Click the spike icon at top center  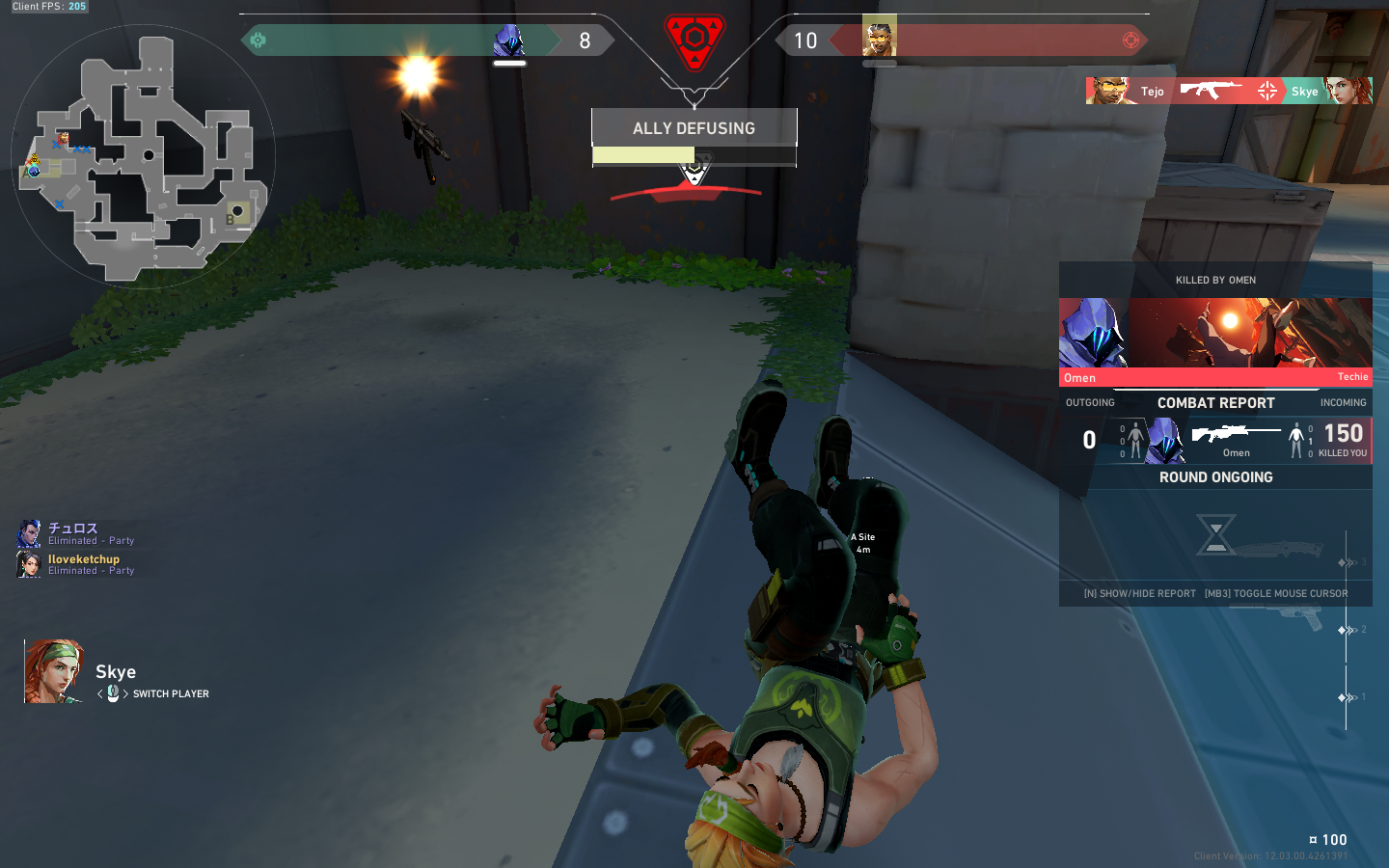[x=694, y=35]
